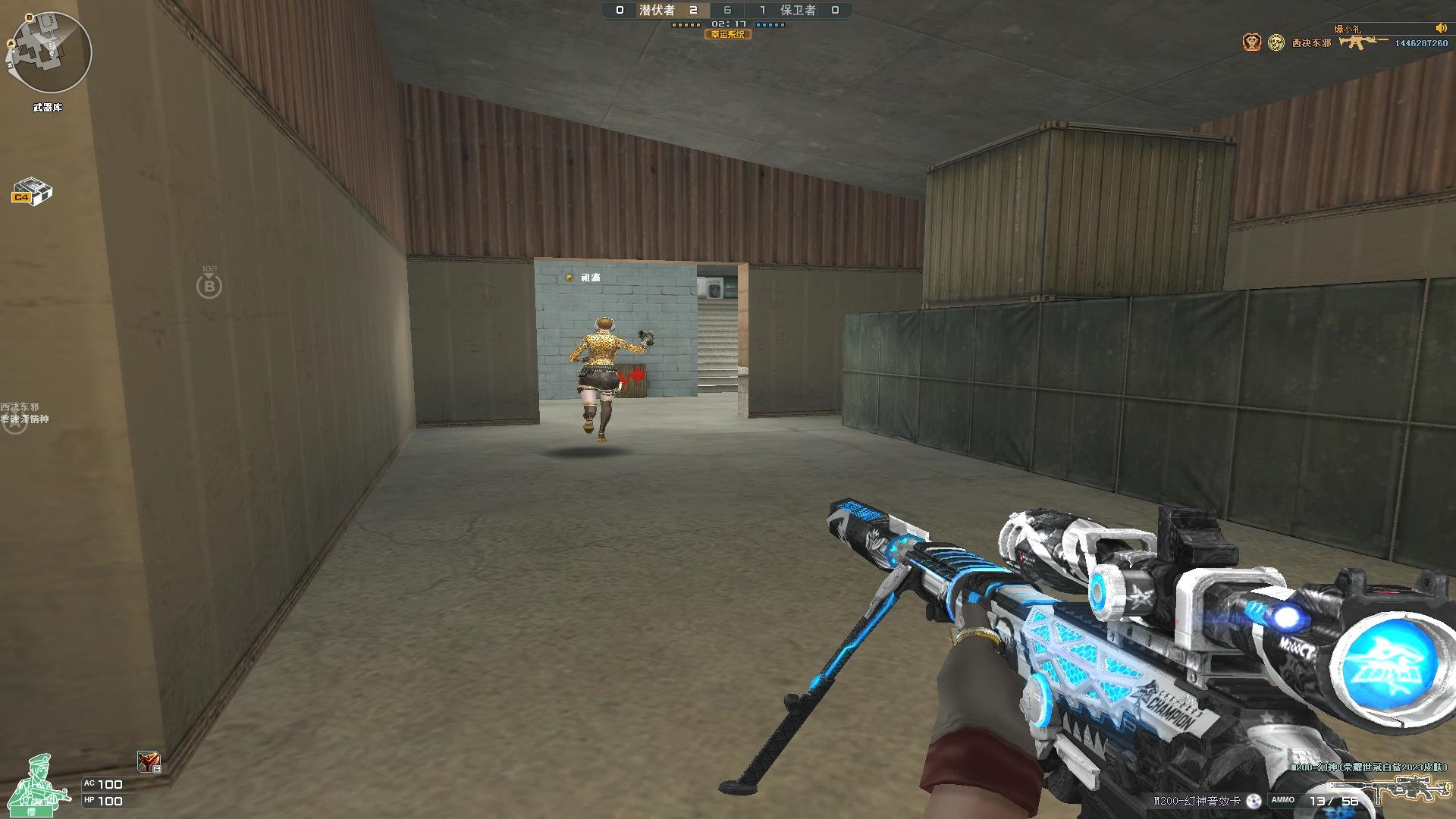Viewport: 1456px width, 819px height.
Task: Open the 幸运系统 lucky system label
Action: point(728,34)
